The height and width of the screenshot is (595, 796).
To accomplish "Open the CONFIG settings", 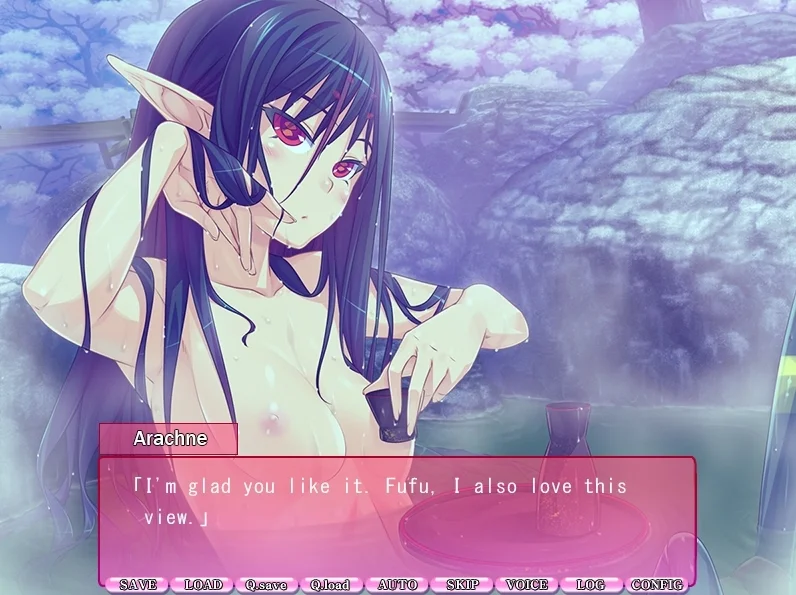I will tap(657, 584).
